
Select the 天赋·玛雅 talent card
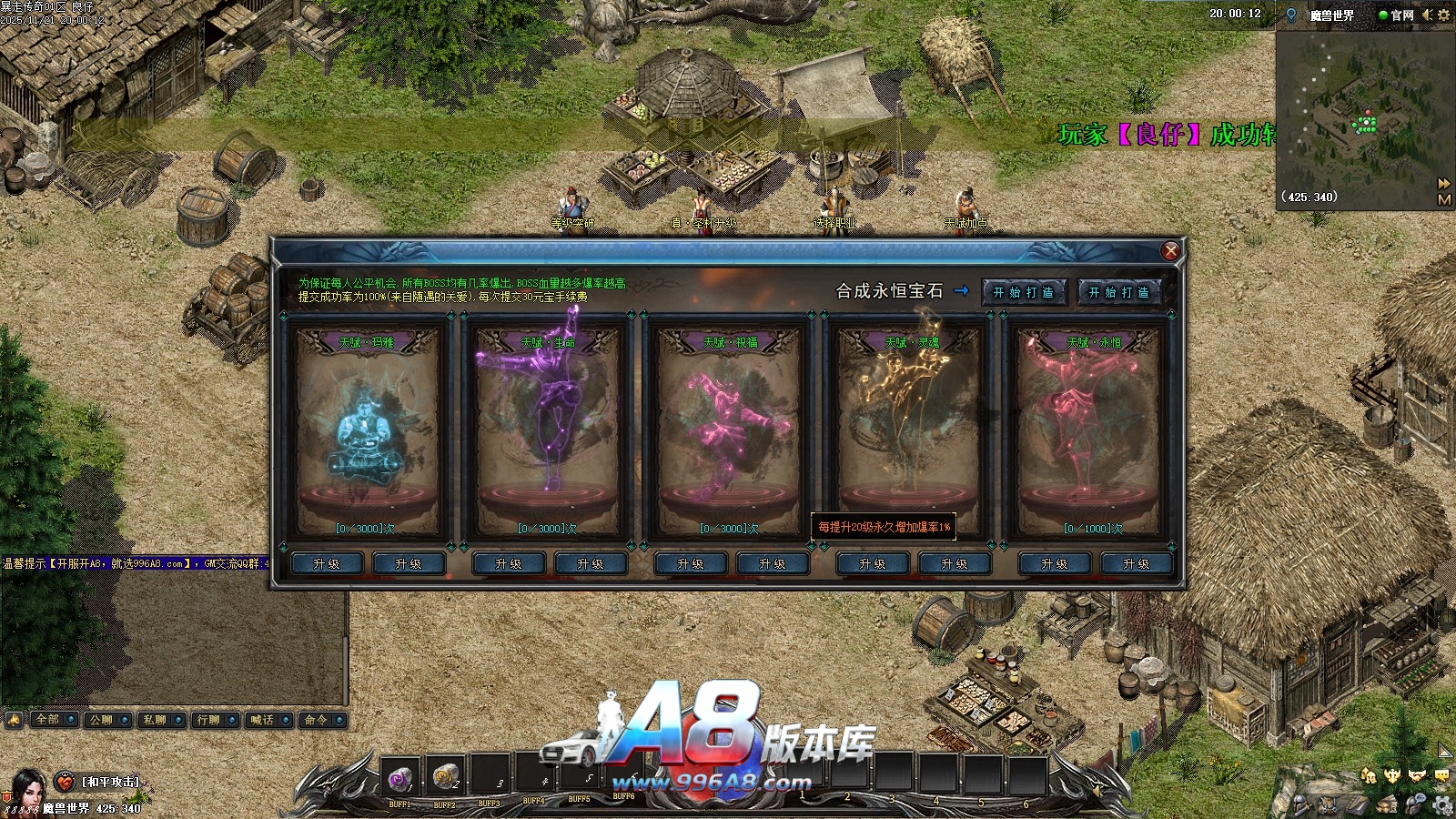pos(366,430)
